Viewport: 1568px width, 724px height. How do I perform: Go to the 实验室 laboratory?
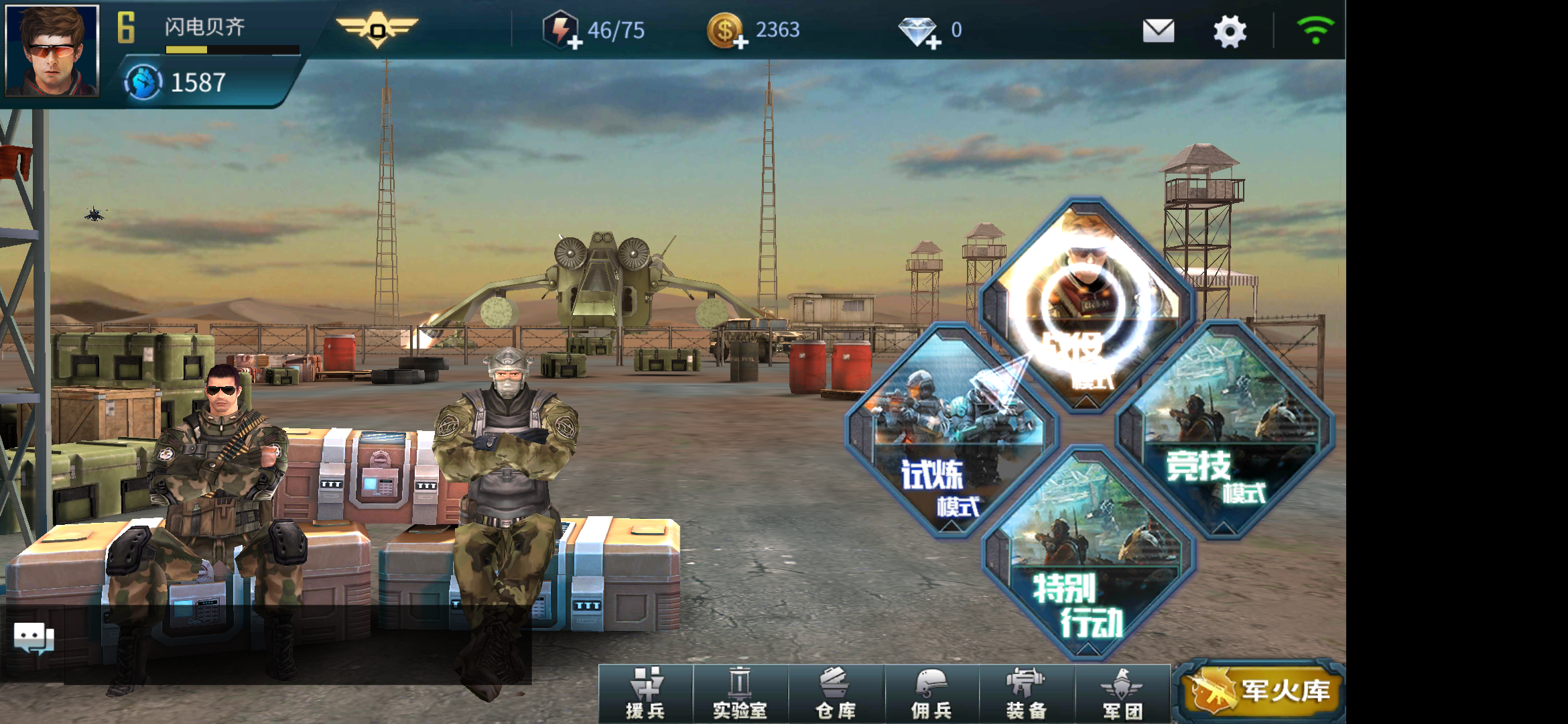click(x=740, y=694)
